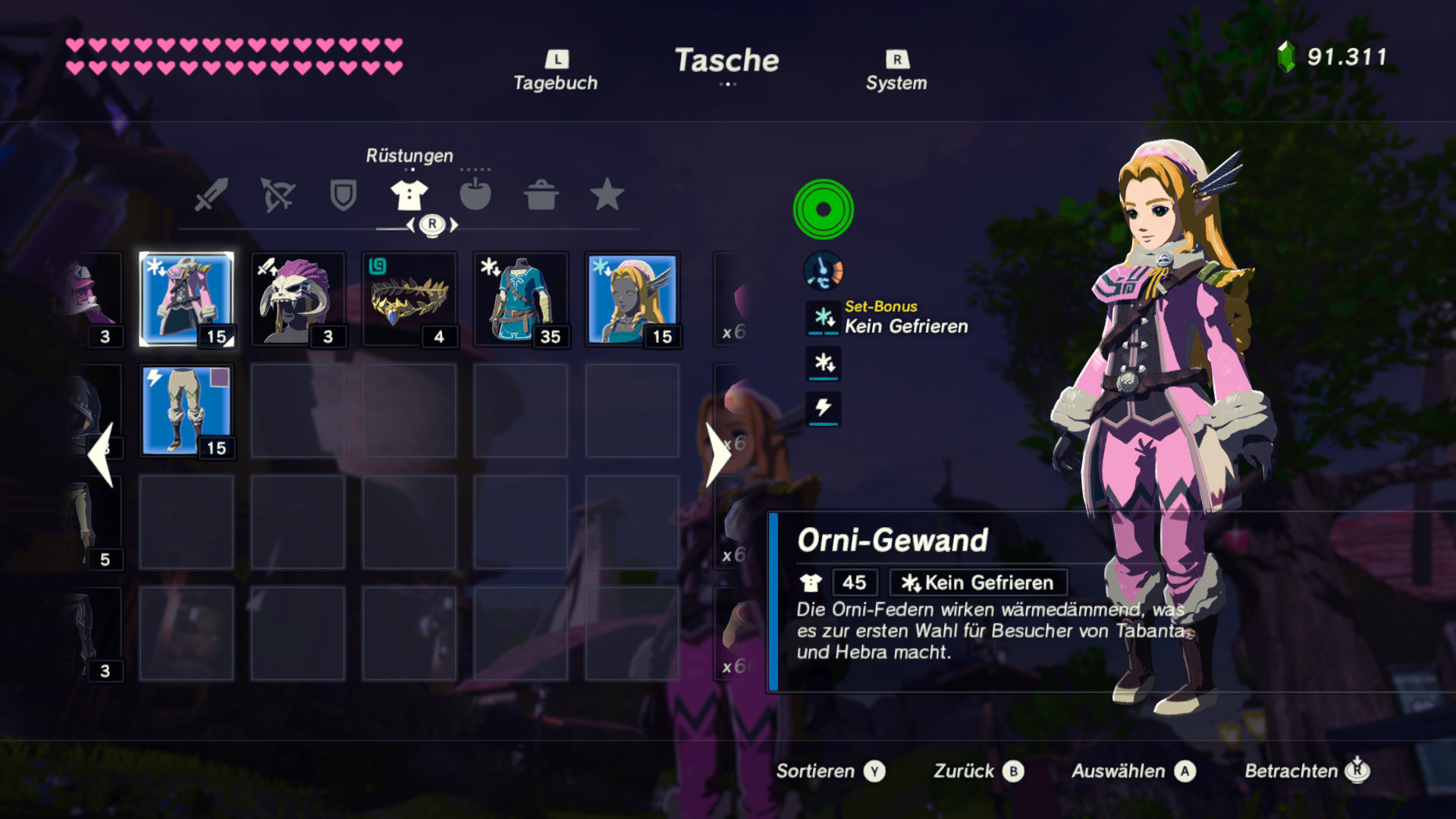1456x819 pixels.
Task: Click the temperature gauge indicator
Action: [x=824, y=270]
